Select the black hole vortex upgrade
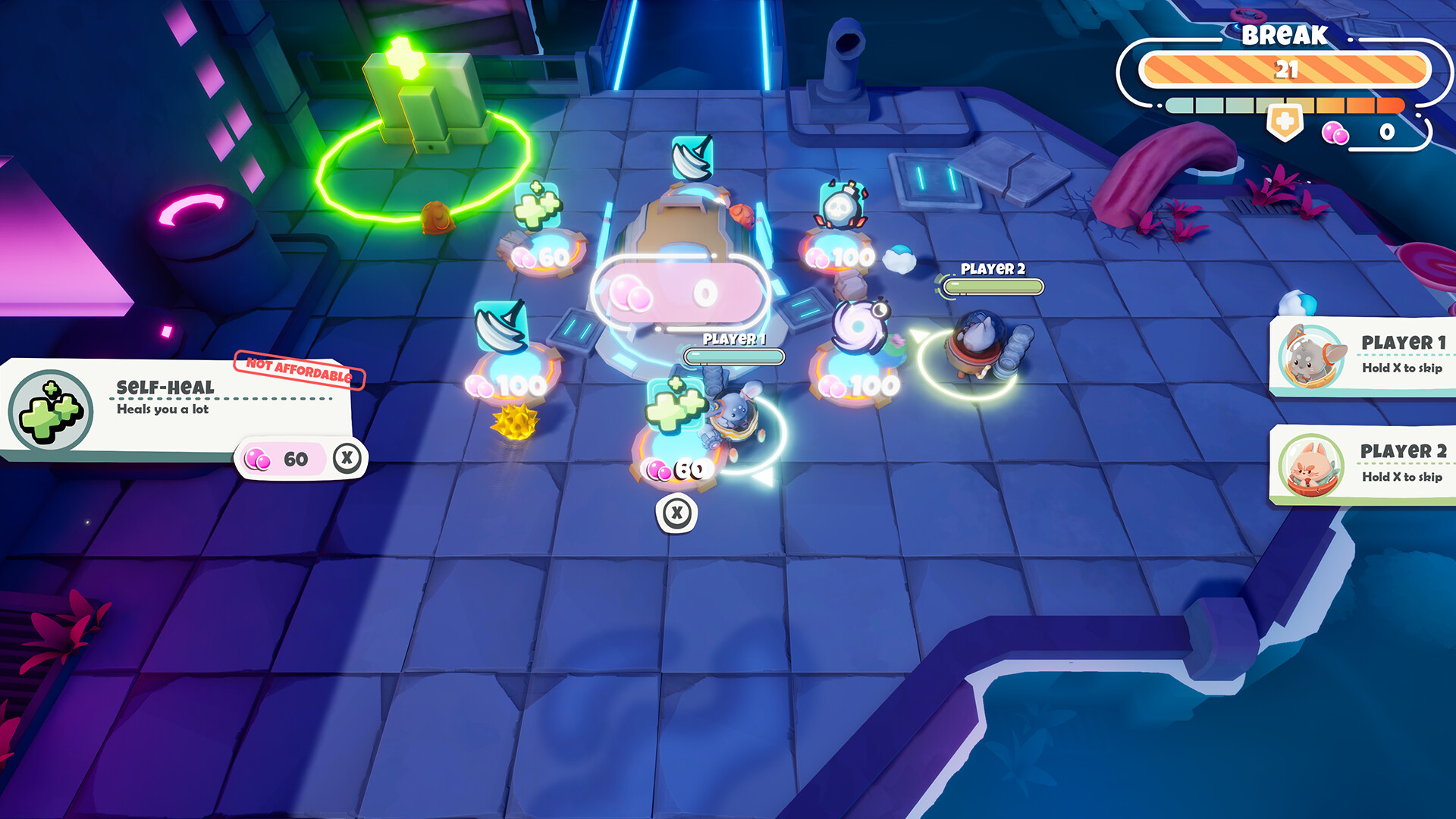This screenshot has width=1456, height=819. pyautogui.click(x=859, y=326)
